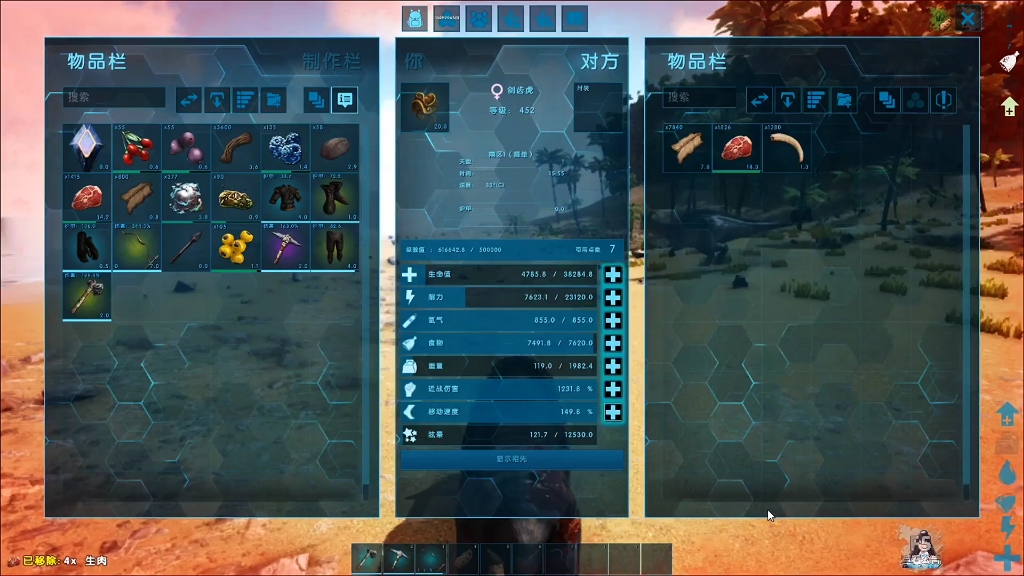Screen dimensions: 1024x576
Task: Select the raw meat stack in your inventory
Action: click(x=86, y=197)
